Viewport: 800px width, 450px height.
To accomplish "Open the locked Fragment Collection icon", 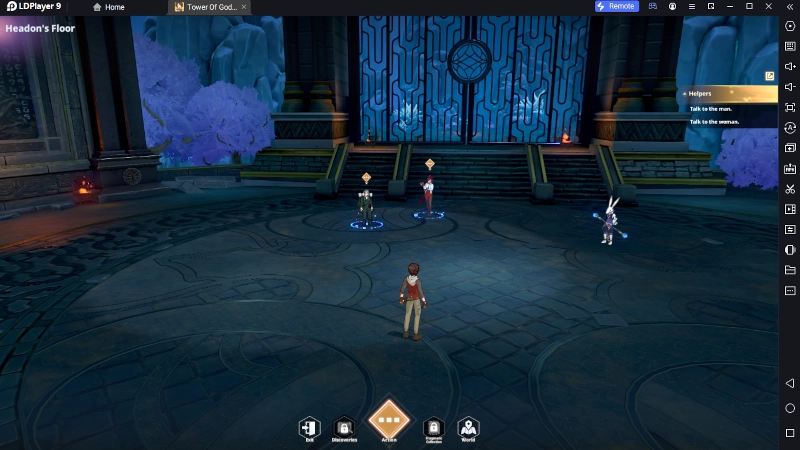I will (433, 428).
